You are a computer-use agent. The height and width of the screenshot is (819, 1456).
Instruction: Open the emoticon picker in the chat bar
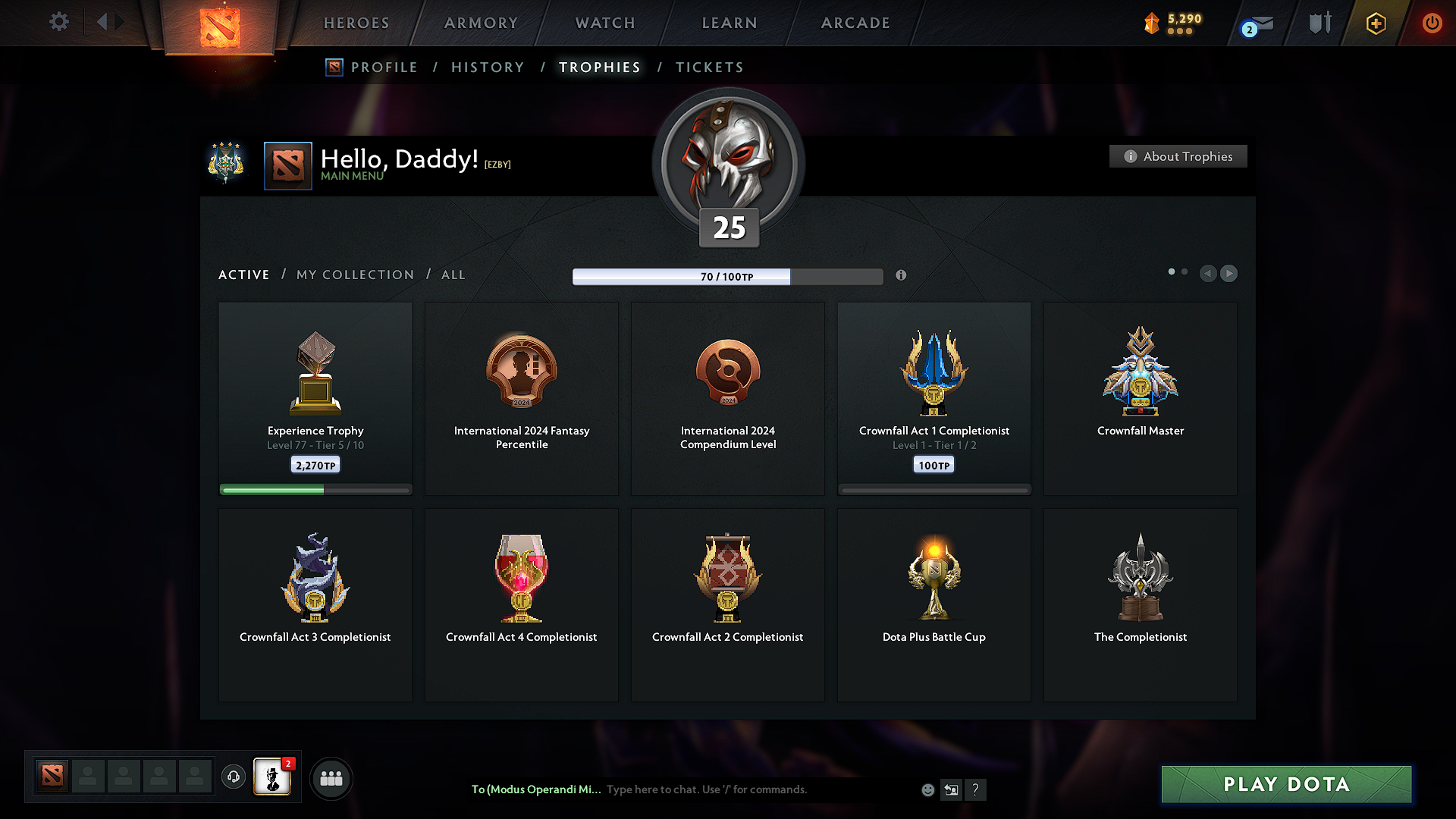pos(927,789)
